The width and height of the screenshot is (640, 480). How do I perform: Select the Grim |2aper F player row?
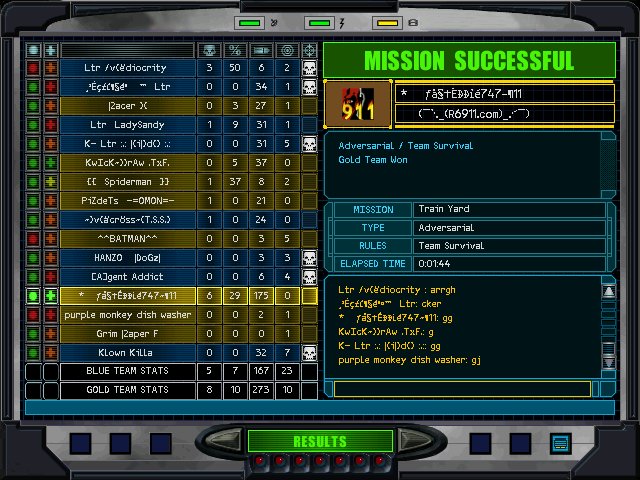point(126,334)
